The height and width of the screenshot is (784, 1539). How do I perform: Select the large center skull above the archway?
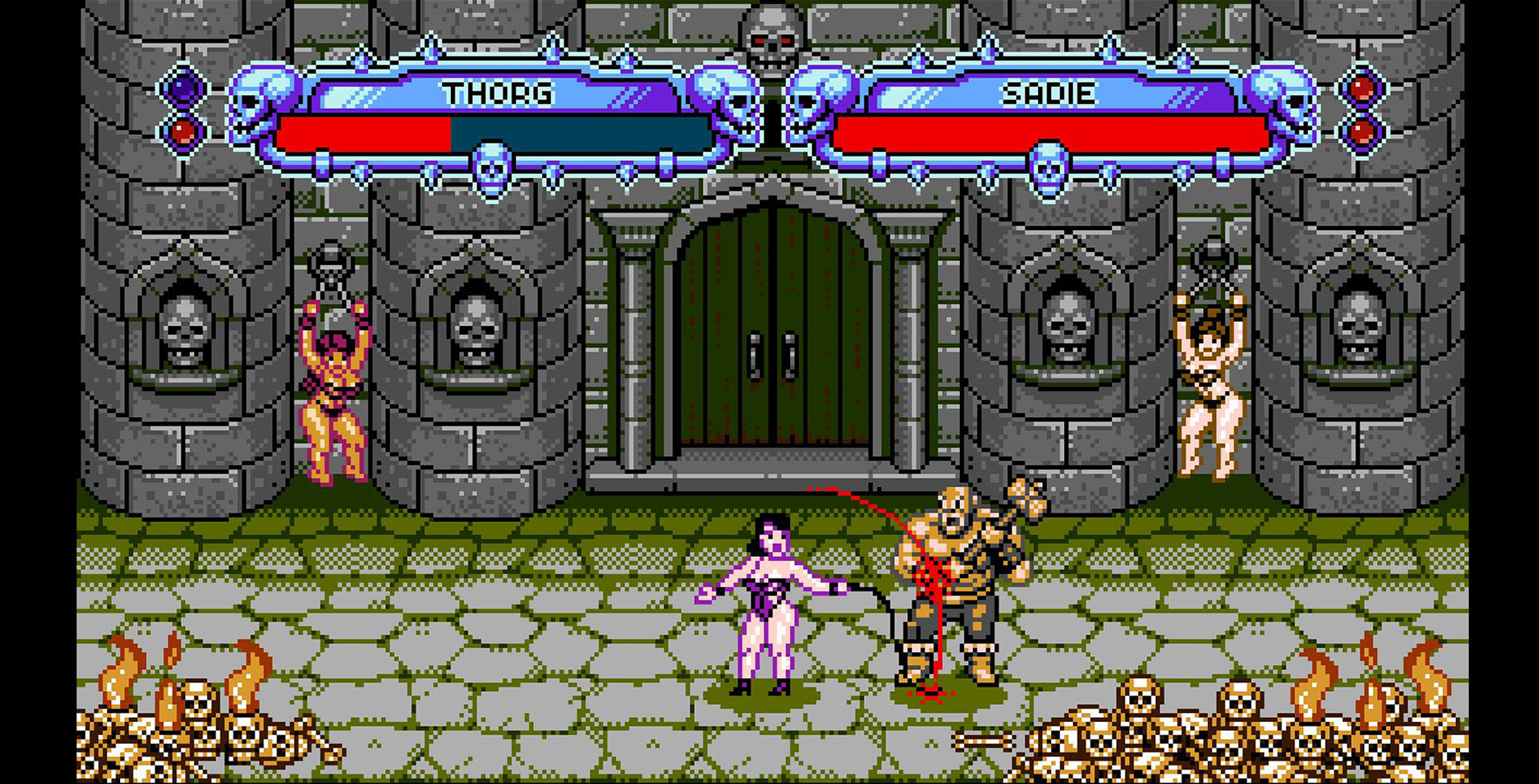769,36
